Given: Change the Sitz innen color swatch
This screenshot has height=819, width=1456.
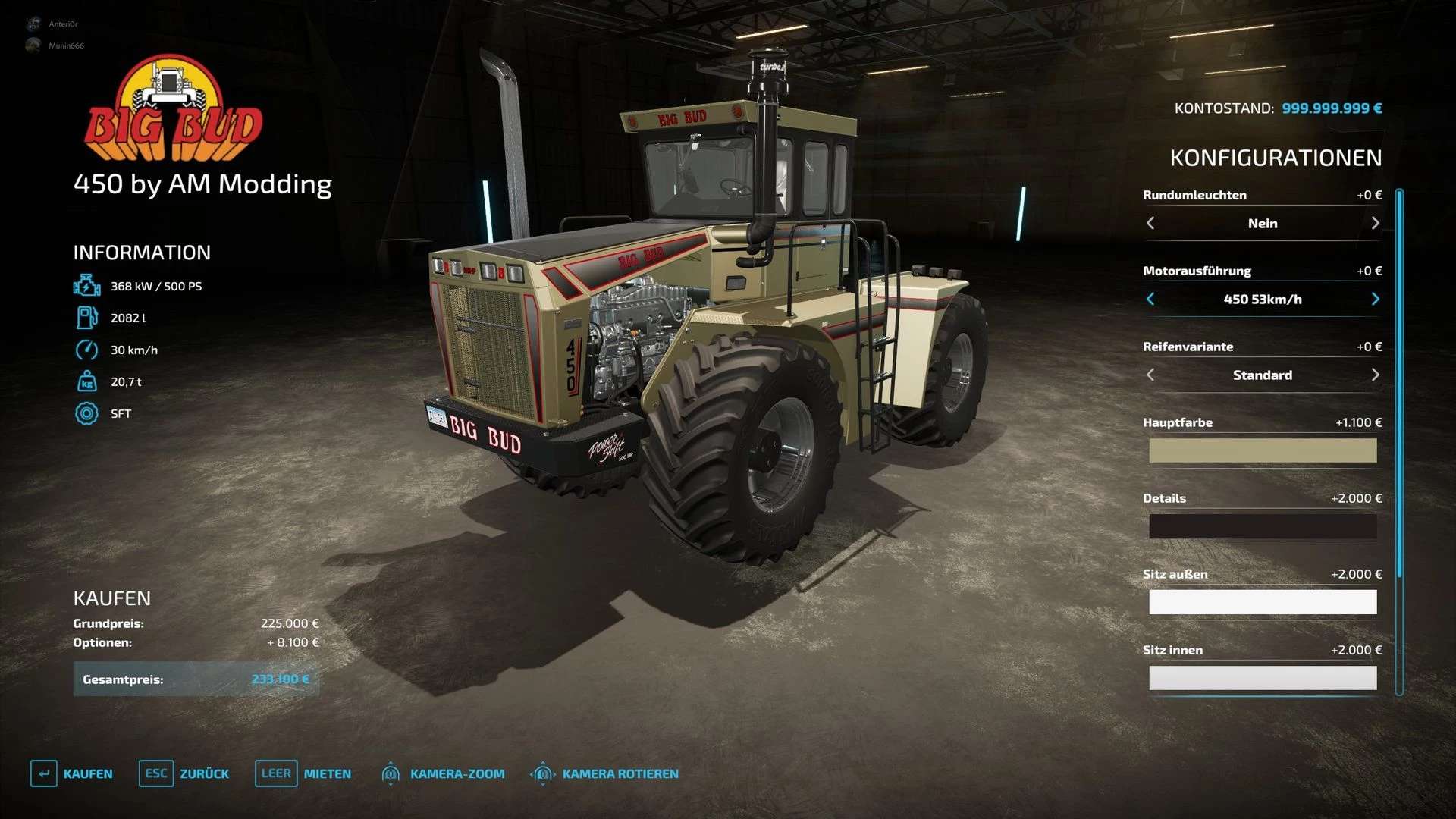Looking at the screenshot, I should pyautogui.click(x=1263, y=678).
